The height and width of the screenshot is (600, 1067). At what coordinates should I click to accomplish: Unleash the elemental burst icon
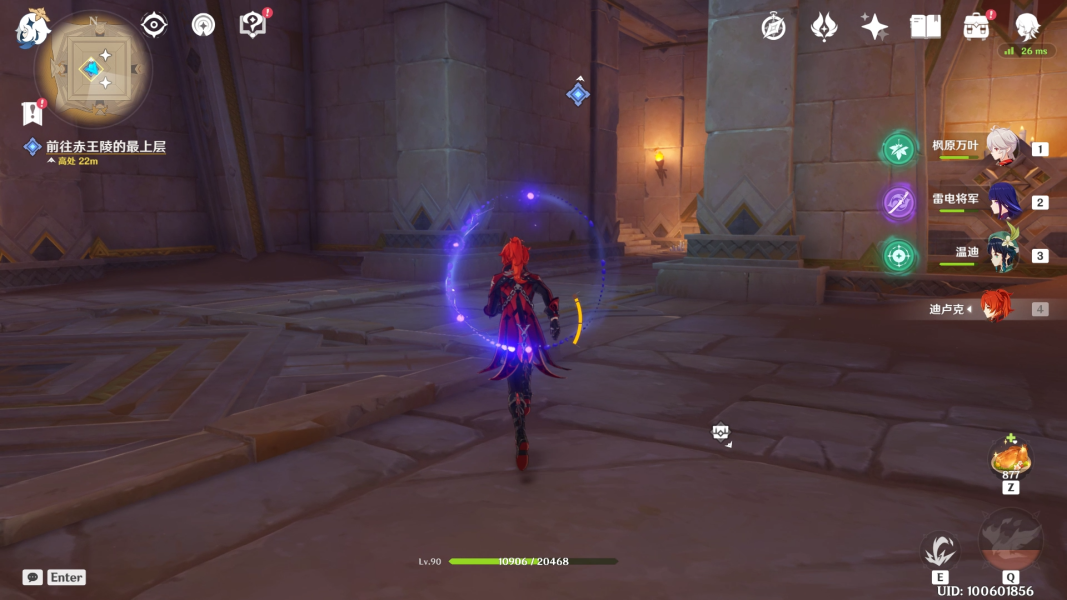pyautogui.click(x=1010, y=541)
